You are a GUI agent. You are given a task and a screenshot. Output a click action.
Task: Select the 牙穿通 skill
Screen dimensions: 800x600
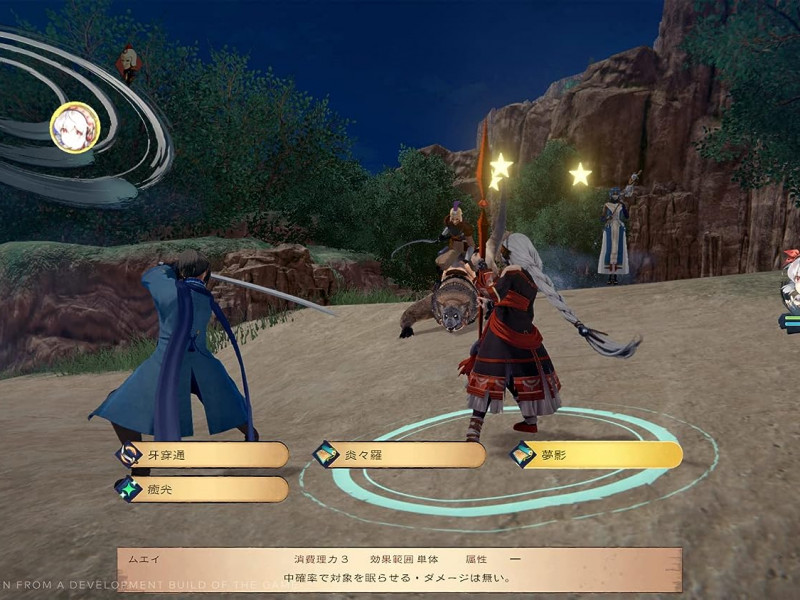click(x=204, y=455)
